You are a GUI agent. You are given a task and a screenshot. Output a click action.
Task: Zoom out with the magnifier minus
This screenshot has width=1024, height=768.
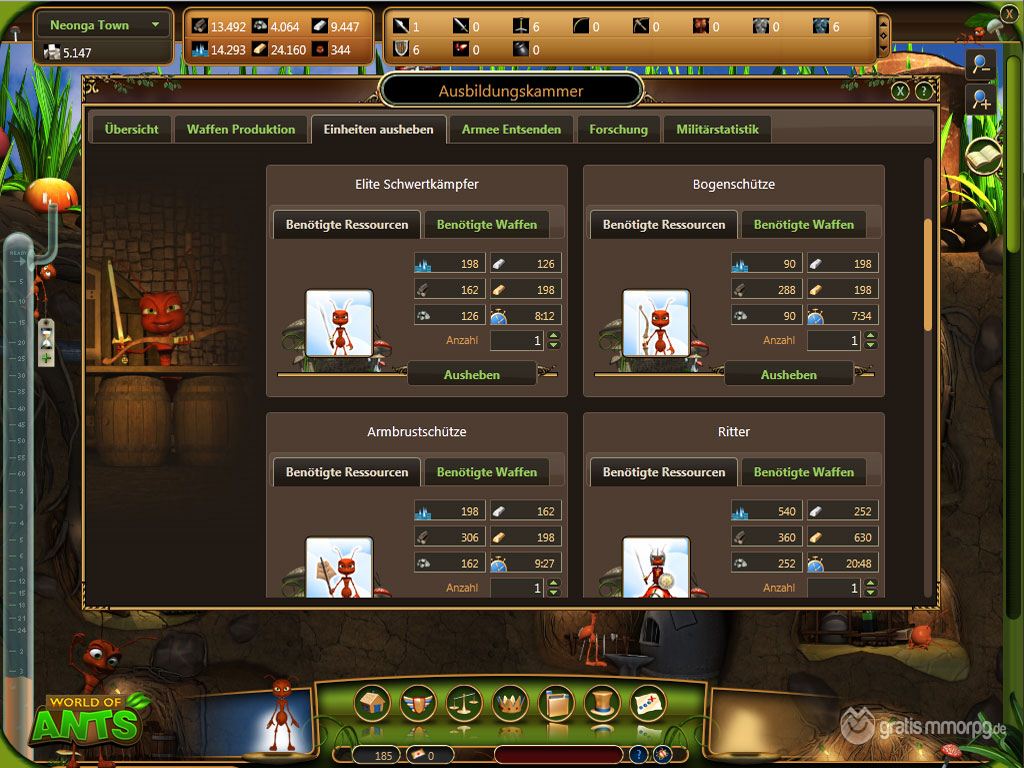pos(980,63)
